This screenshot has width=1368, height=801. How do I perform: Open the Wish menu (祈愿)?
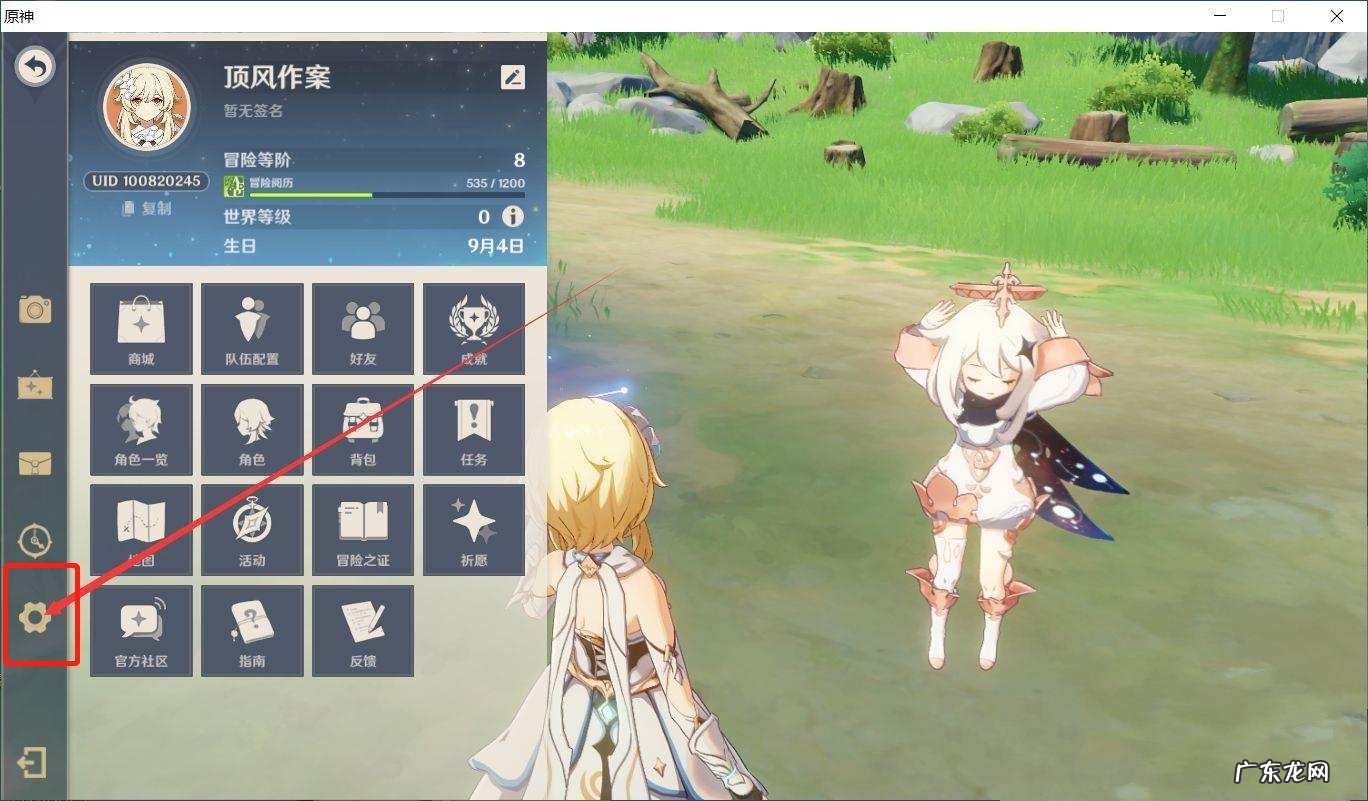474,529
